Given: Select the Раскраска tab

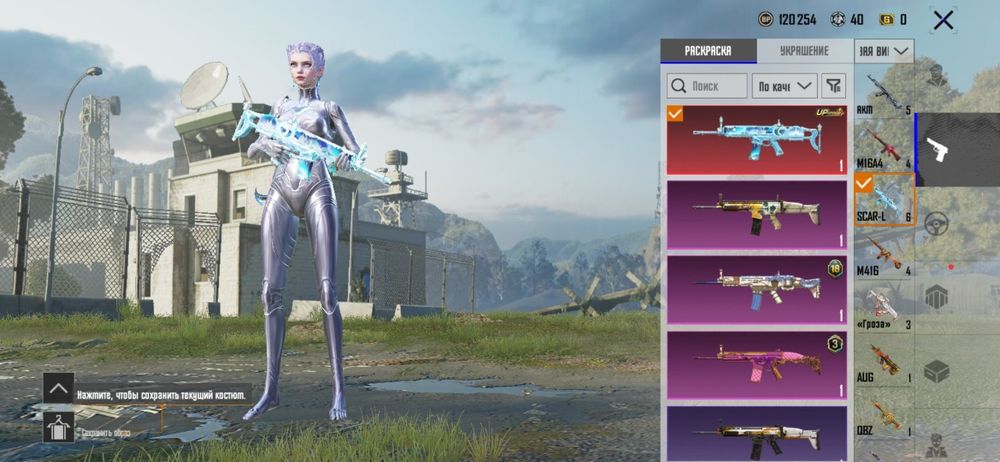Looking at the screenshot, I should point(708,51).
